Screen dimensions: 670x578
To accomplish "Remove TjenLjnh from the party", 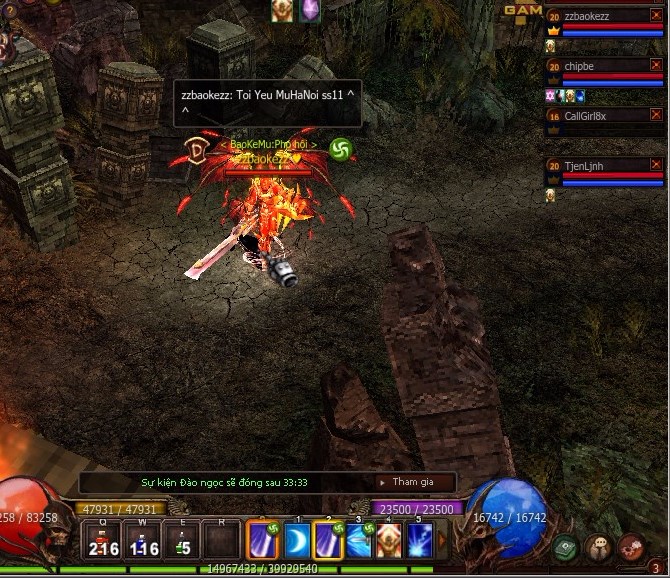I will pos(656,164).
